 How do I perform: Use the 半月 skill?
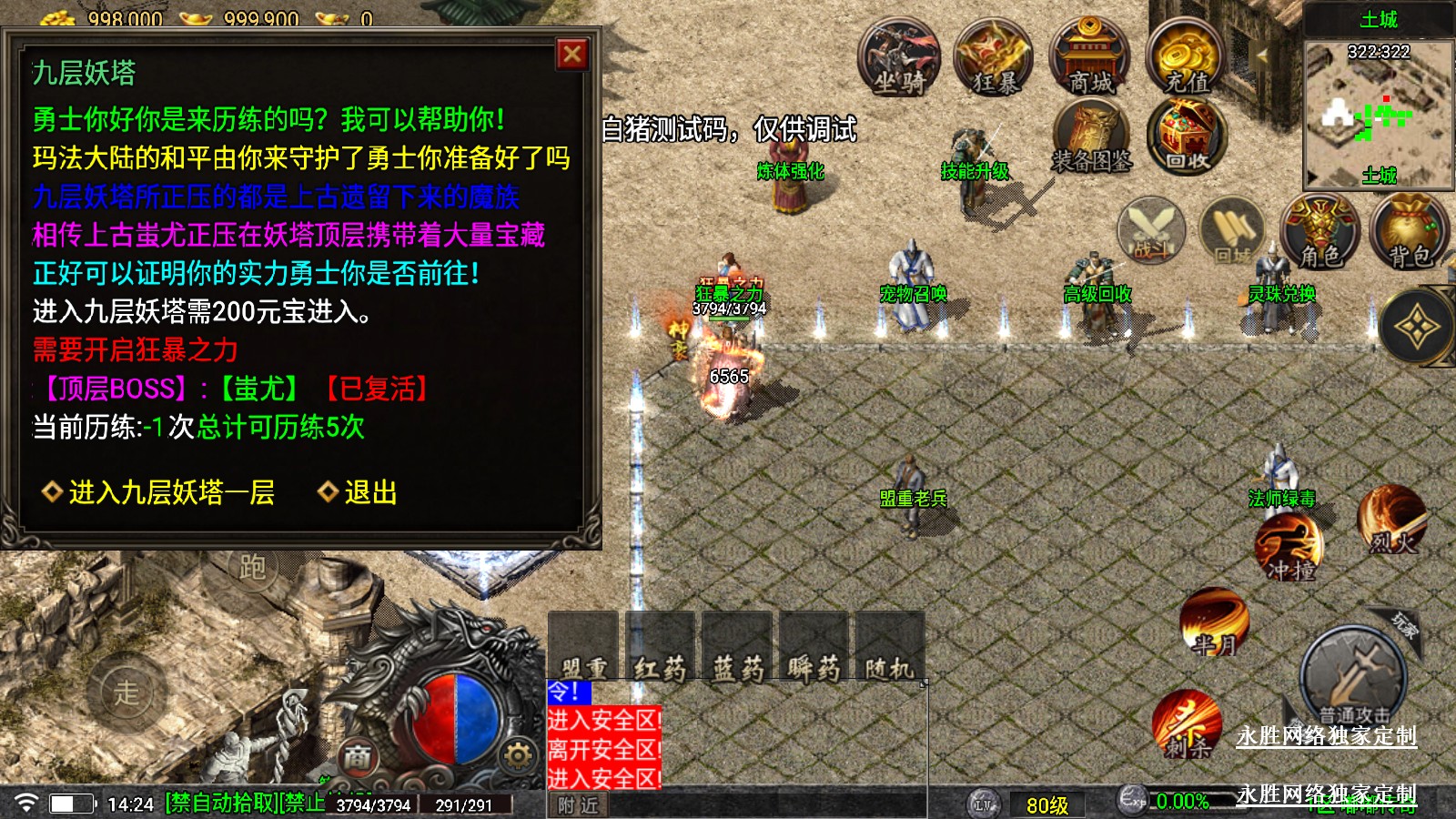click(x=1214, y=622)
